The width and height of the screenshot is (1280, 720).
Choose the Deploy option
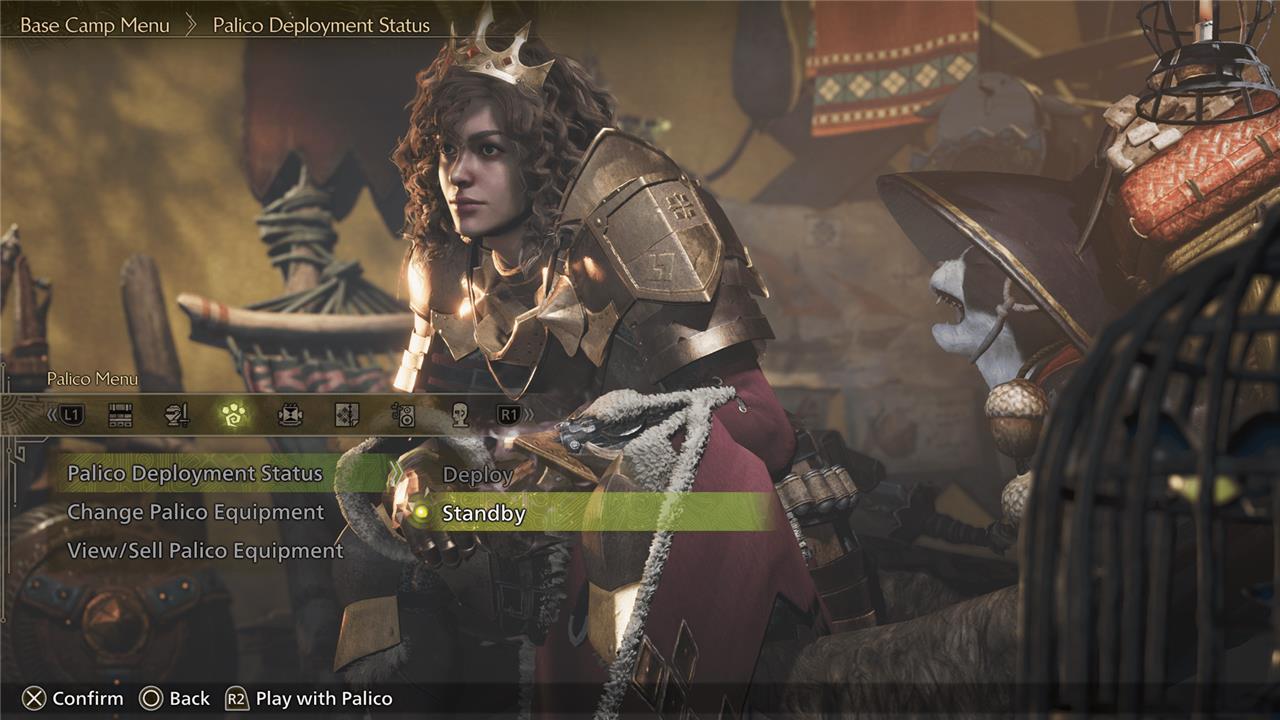pos(478,475)
